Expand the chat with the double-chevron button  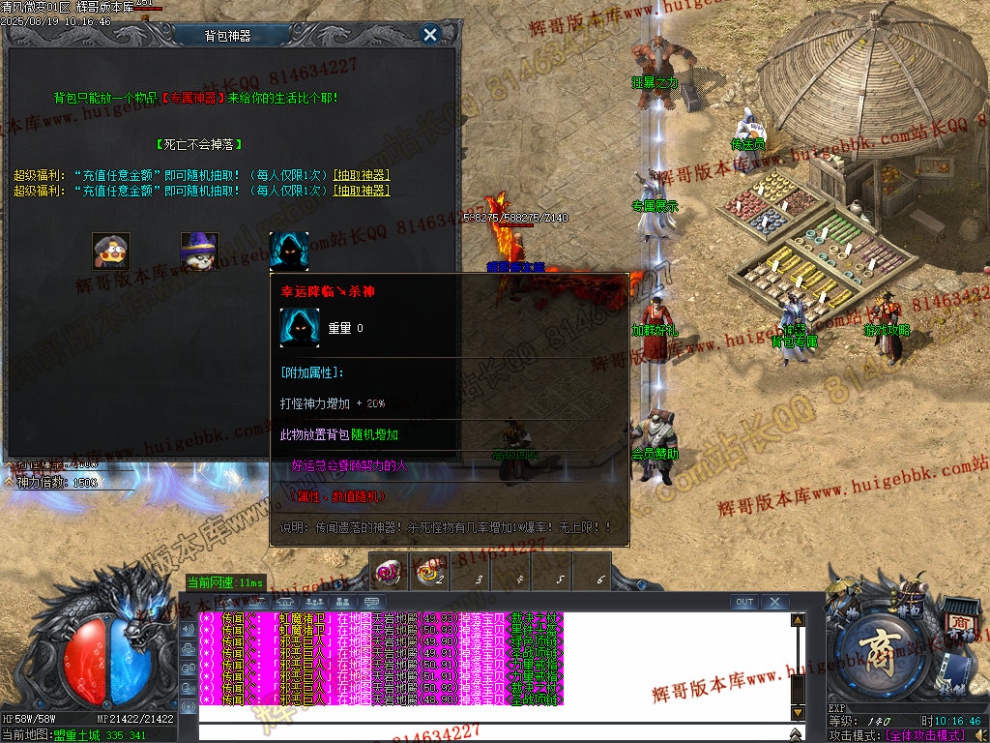click(796, 733)
